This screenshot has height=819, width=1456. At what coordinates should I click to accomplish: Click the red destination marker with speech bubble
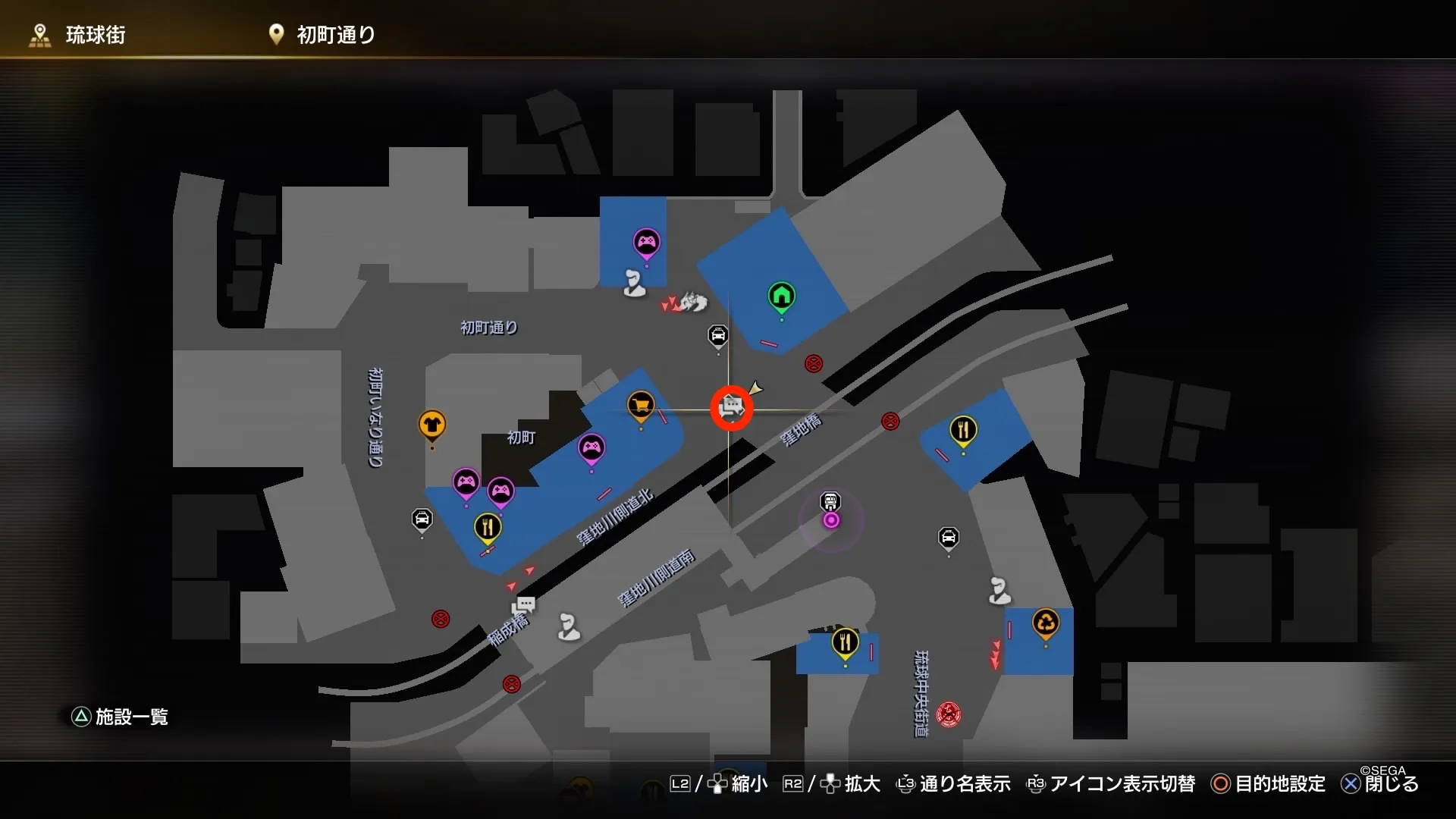(731, 409)
